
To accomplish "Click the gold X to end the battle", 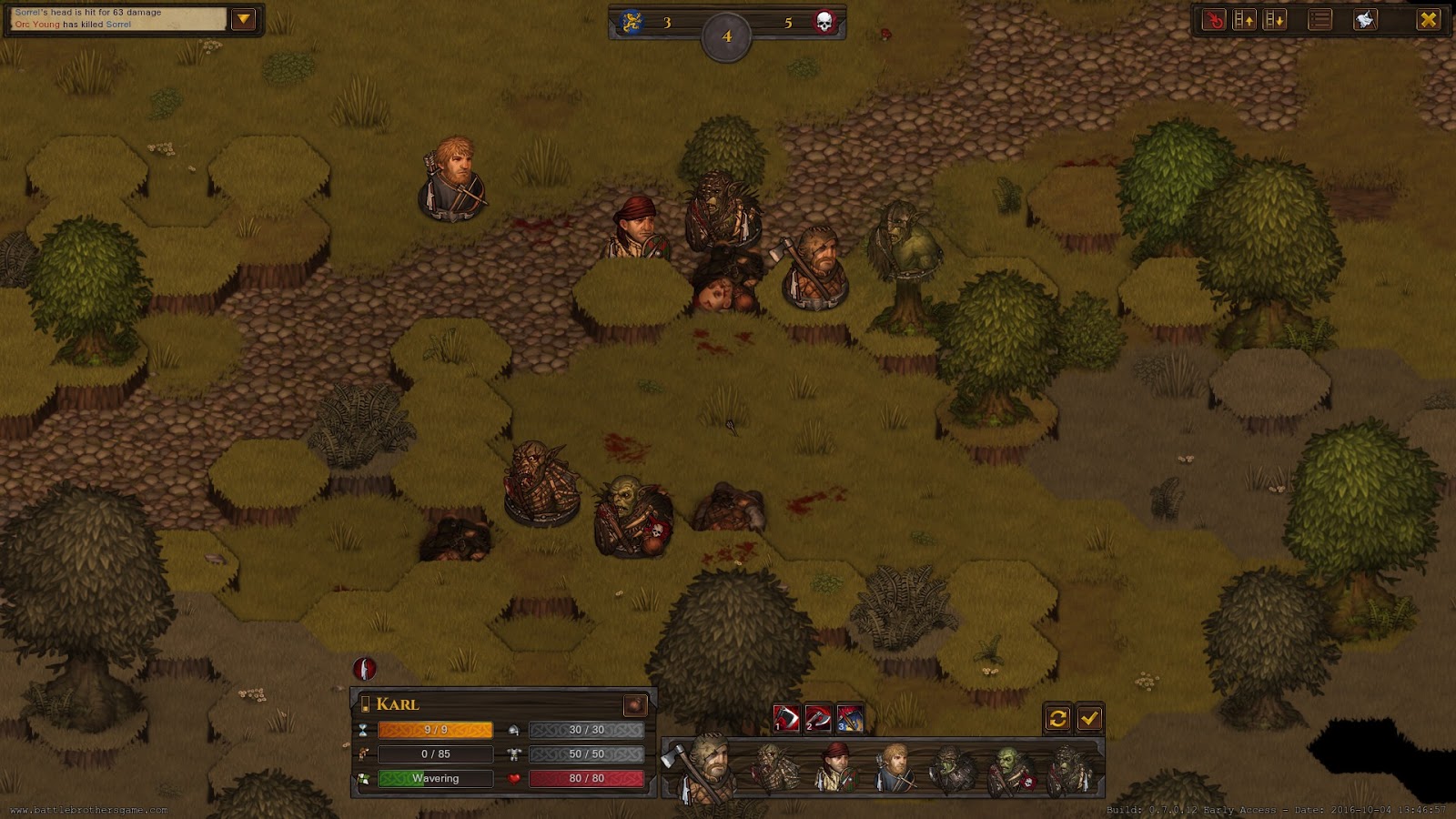I will point(1430,18).
